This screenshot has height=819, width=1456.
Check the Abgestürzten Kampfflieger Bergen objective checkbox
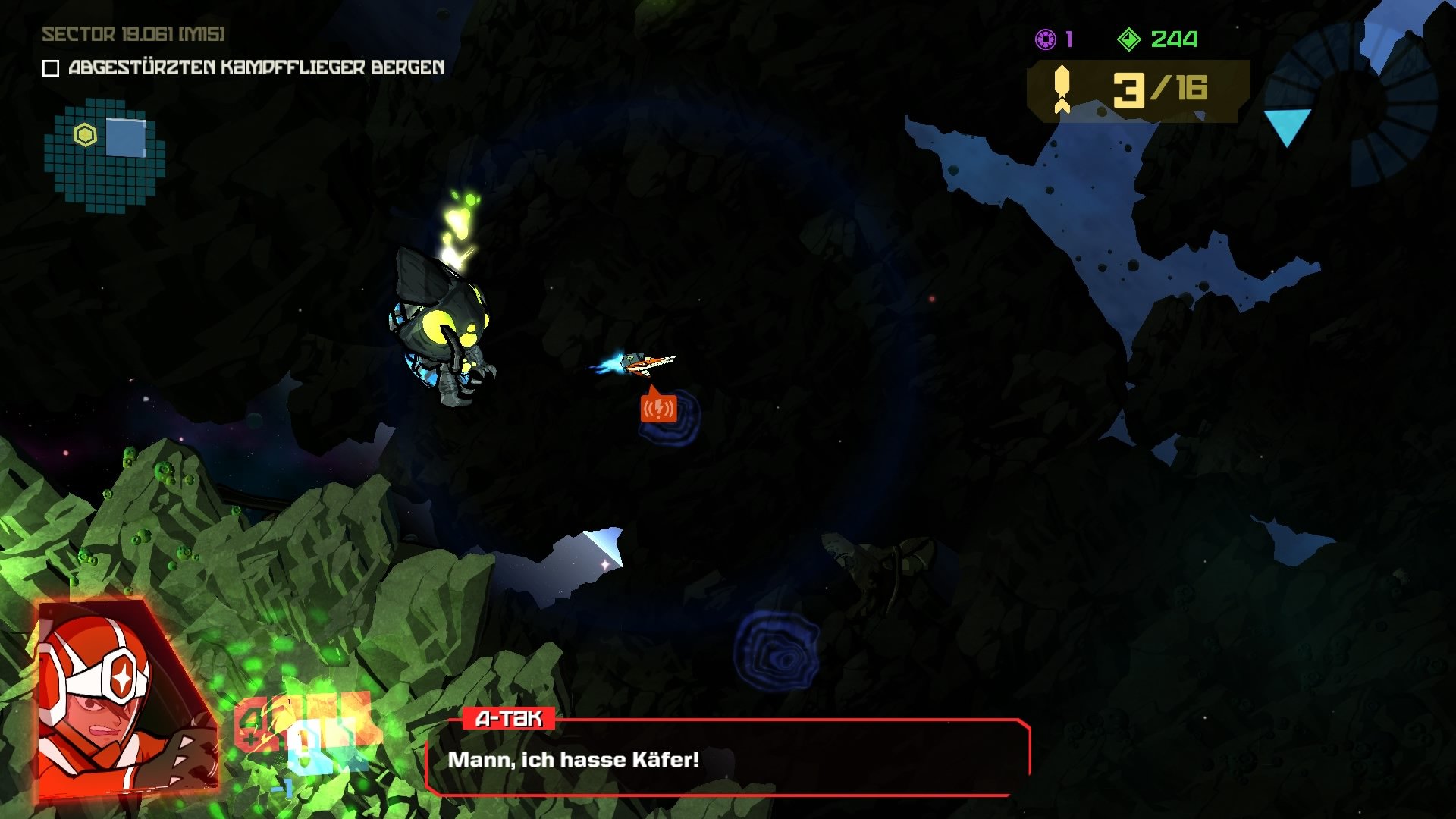tap(49, 68)
